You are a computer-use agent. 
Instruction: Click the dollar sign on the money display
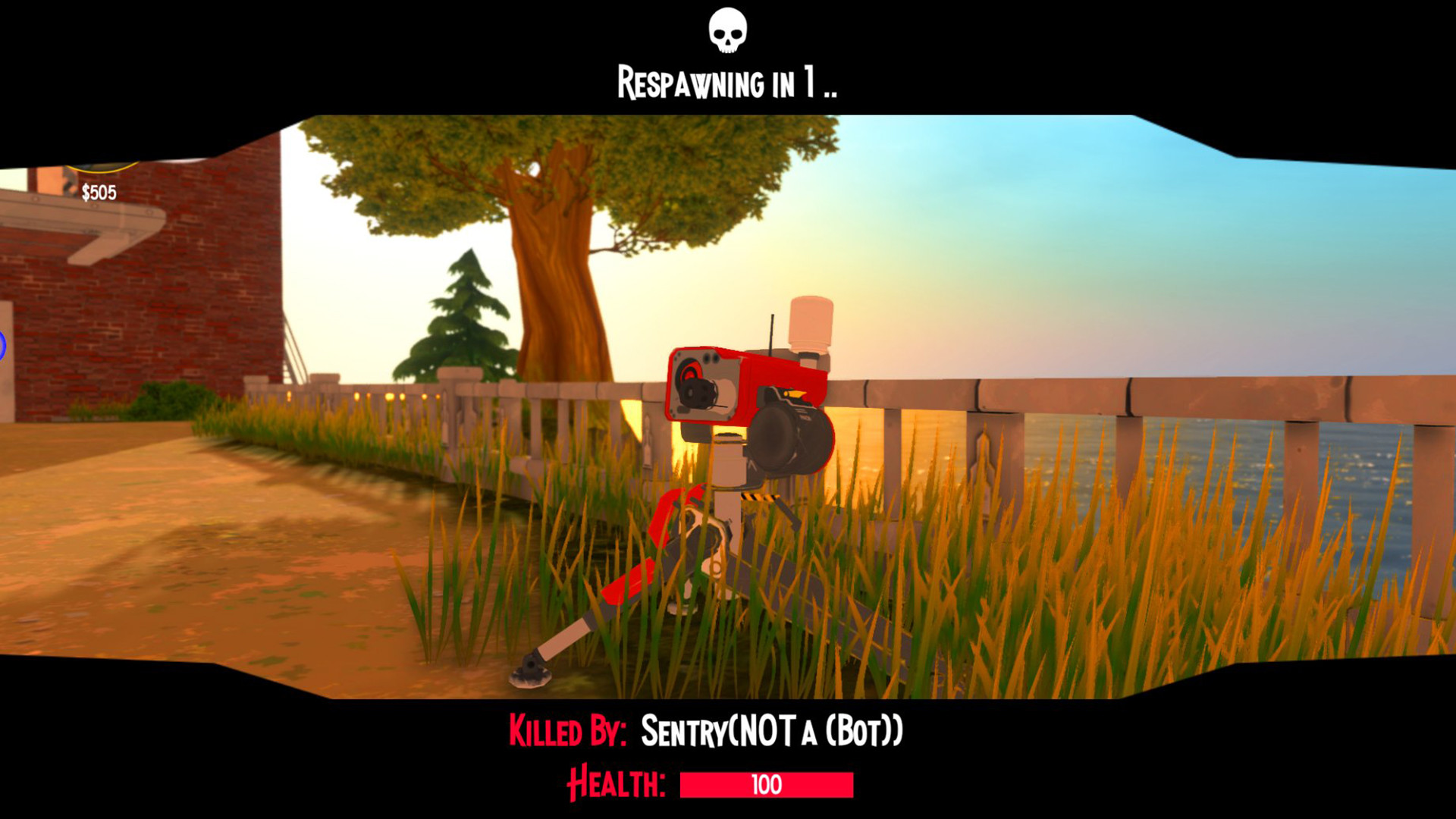point(86,192)
